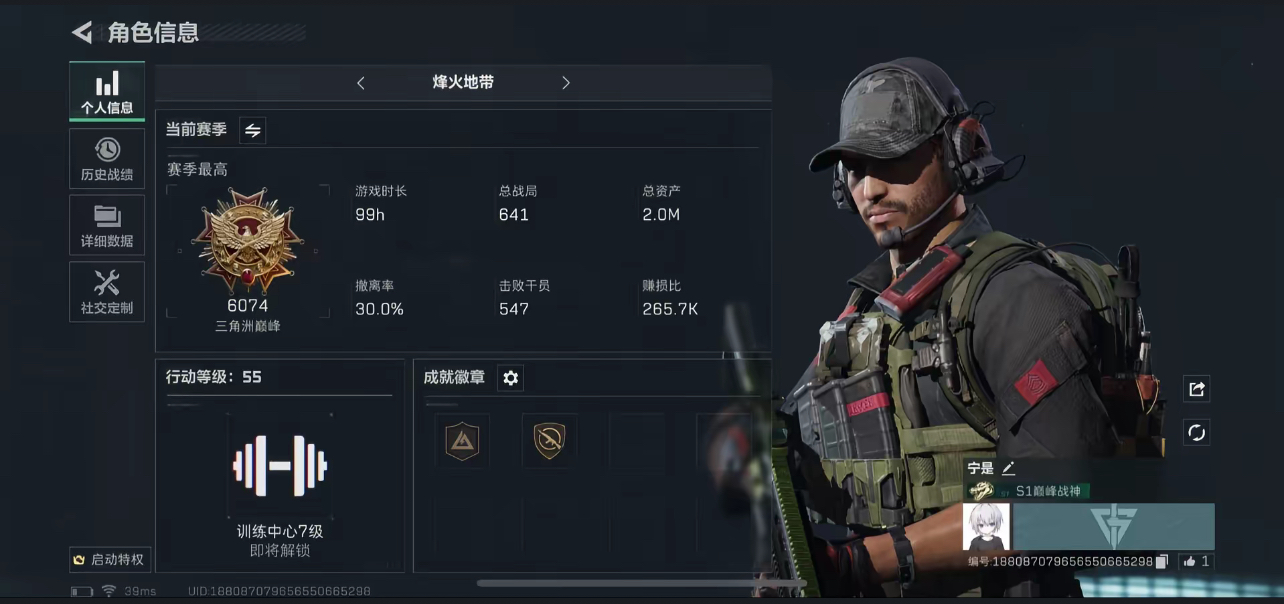The width and height of the screenshot is (1284, 604).
Task: Edit the player name 宁是 with pencil icon
Action: click(x=1008, y=468)
